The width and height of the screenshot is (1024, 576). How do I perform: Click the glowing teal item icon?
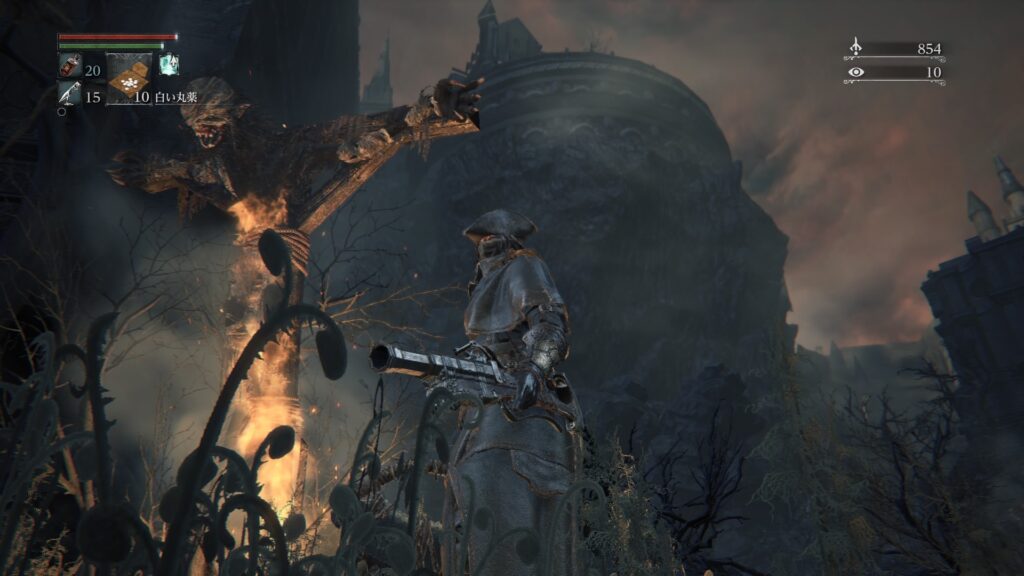(168, 65)
